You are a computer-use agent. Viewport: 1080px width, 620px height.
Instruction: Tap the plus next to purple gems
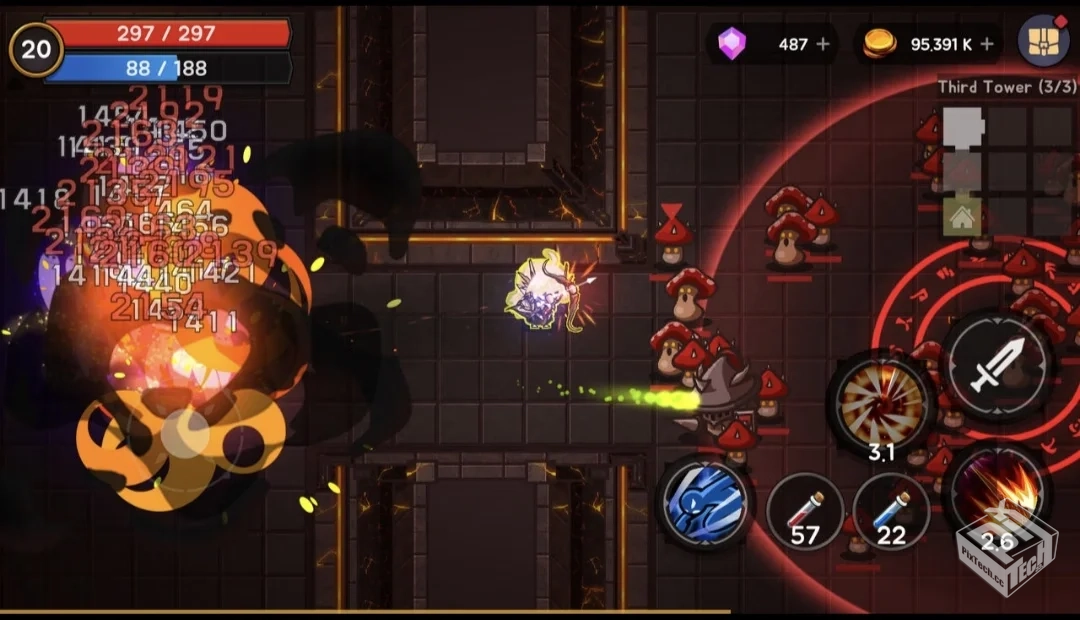click(823, 44)
